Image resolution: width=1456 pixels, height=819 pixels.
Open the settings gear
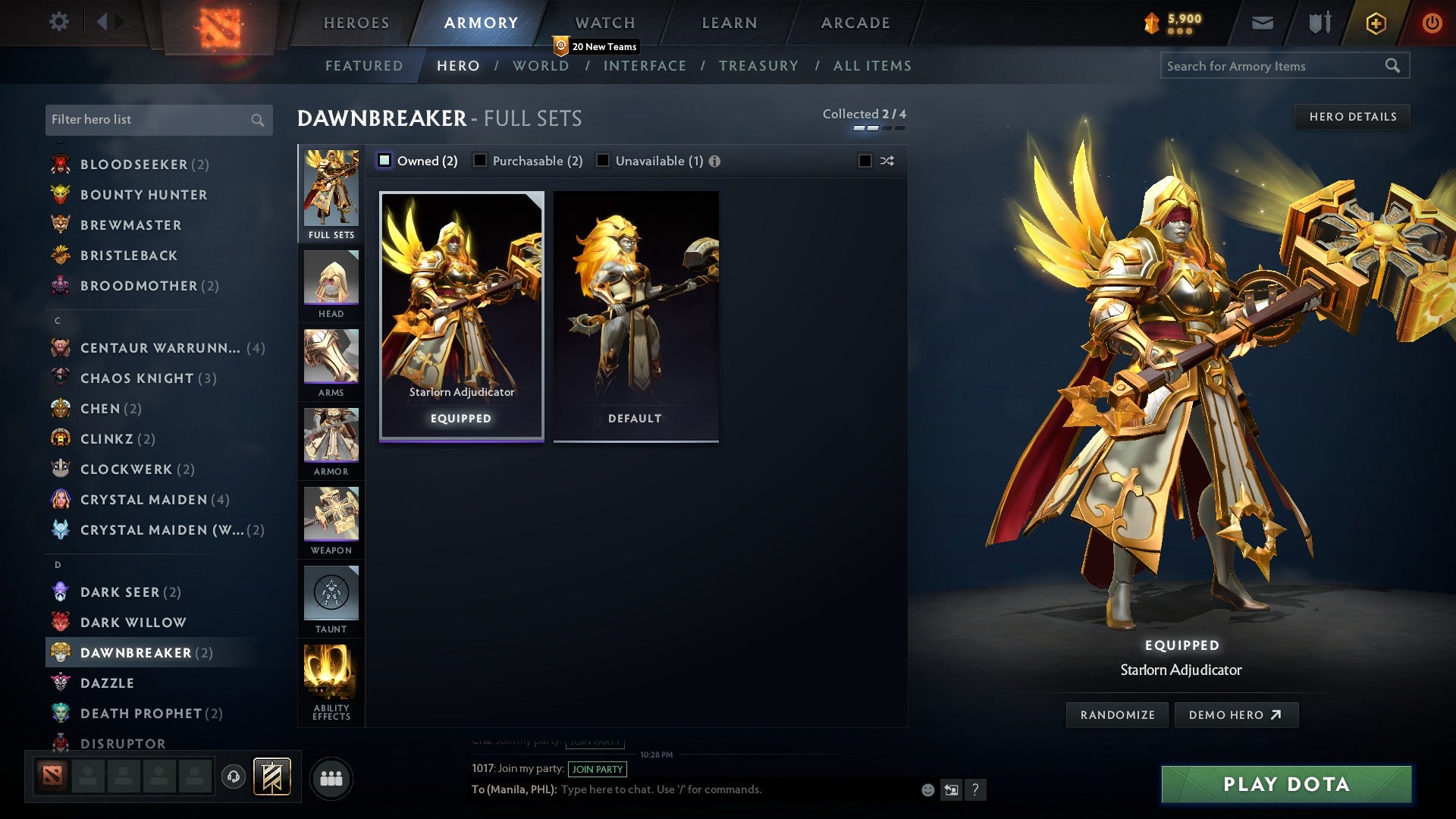tap(58, 22)
